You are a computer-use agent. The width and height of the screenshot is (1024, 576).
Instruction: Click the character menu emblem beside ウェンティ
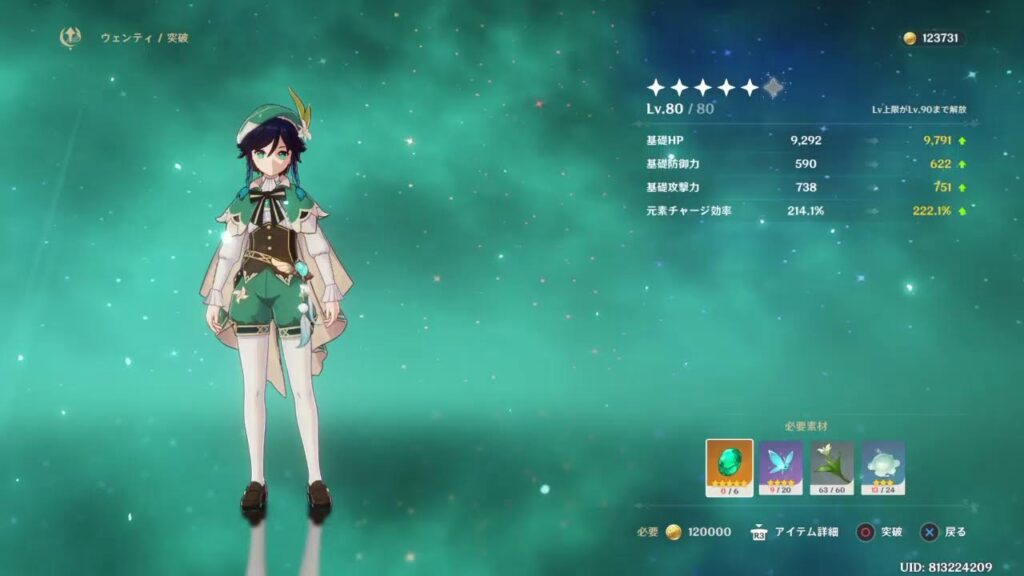click(70, 37)
